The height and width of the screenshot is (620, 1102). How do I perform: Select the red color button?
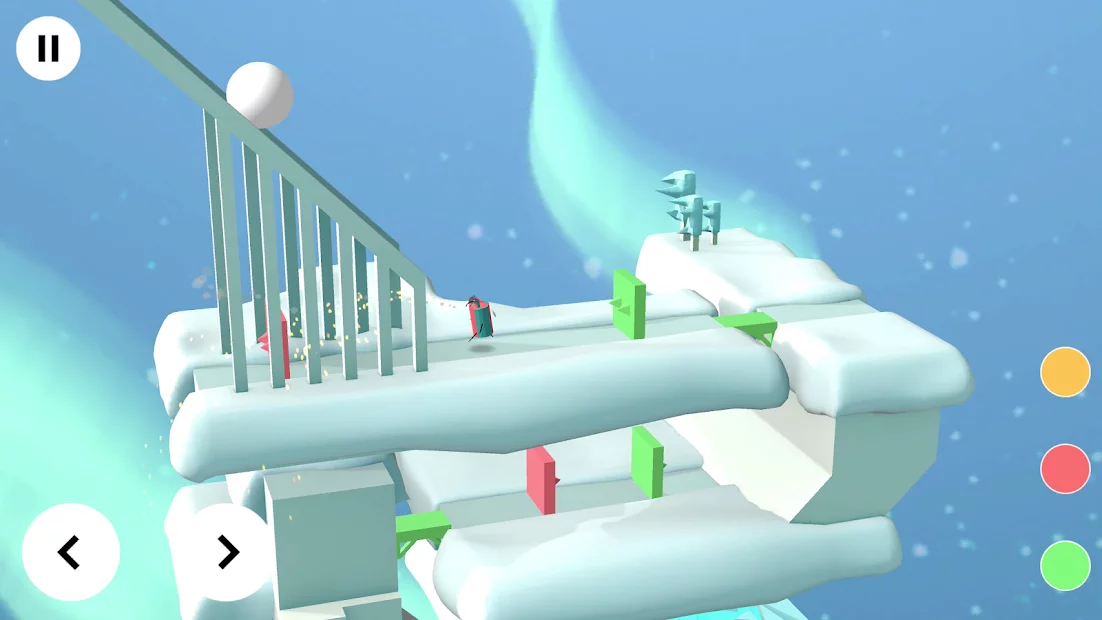click(x=1065, y=469)
